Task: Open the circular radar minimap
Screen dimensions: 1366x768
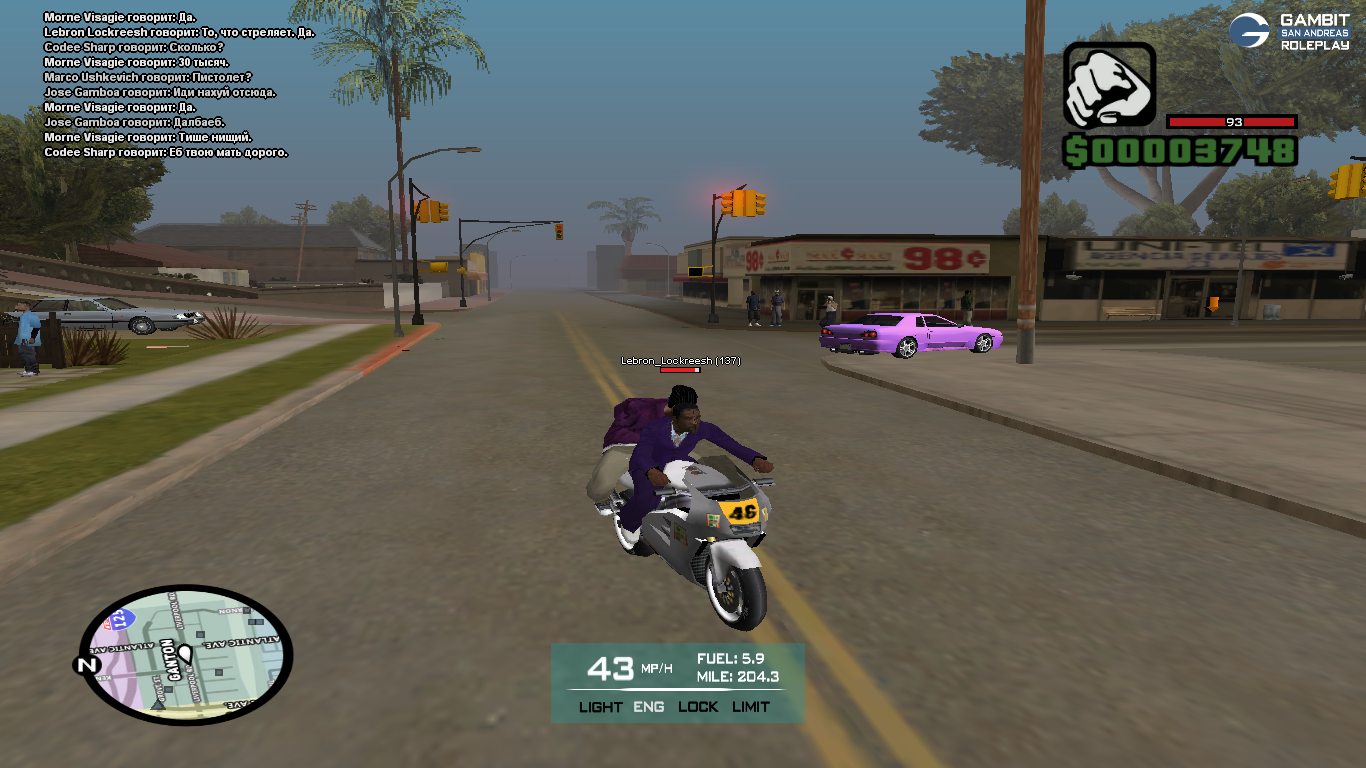Action: pyautogui.click(x=186, y=655)
